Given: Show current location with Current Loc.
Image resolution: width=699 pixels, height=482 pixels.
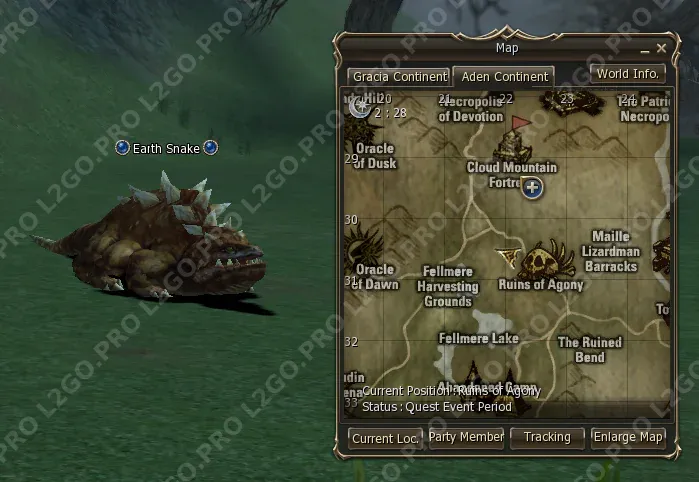Looking at the screenshot, I should coord(385,438).
